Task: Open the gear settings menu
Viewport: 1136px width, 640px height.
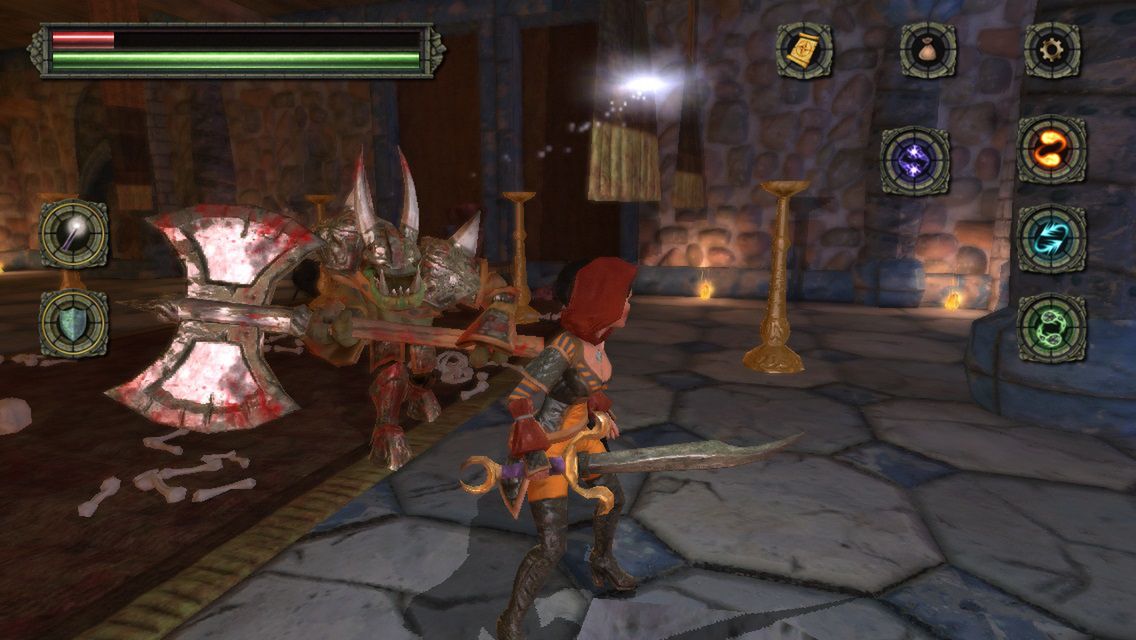Action: point(1052,50)
